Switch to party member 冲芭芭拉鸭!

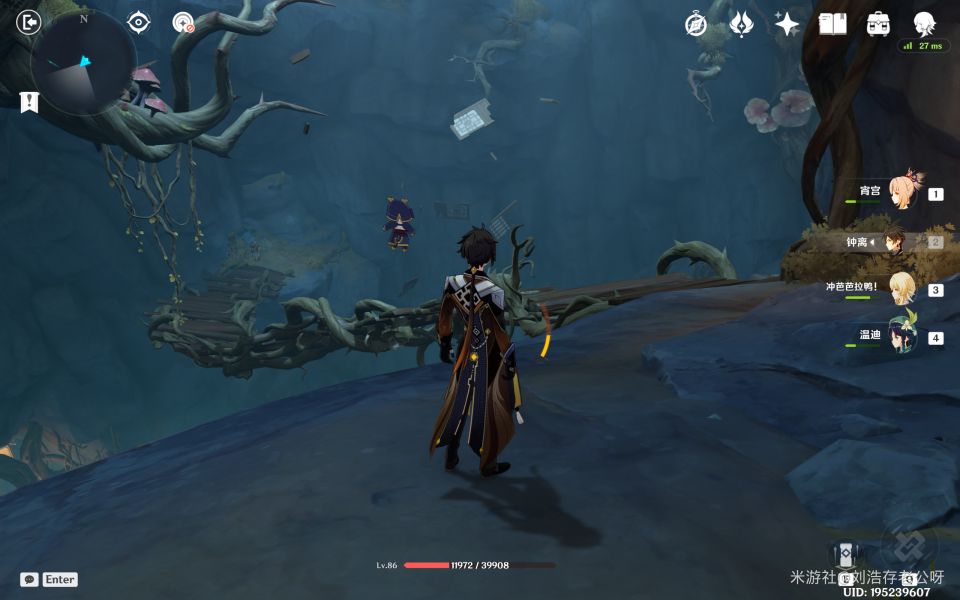(x=902, y=288)
